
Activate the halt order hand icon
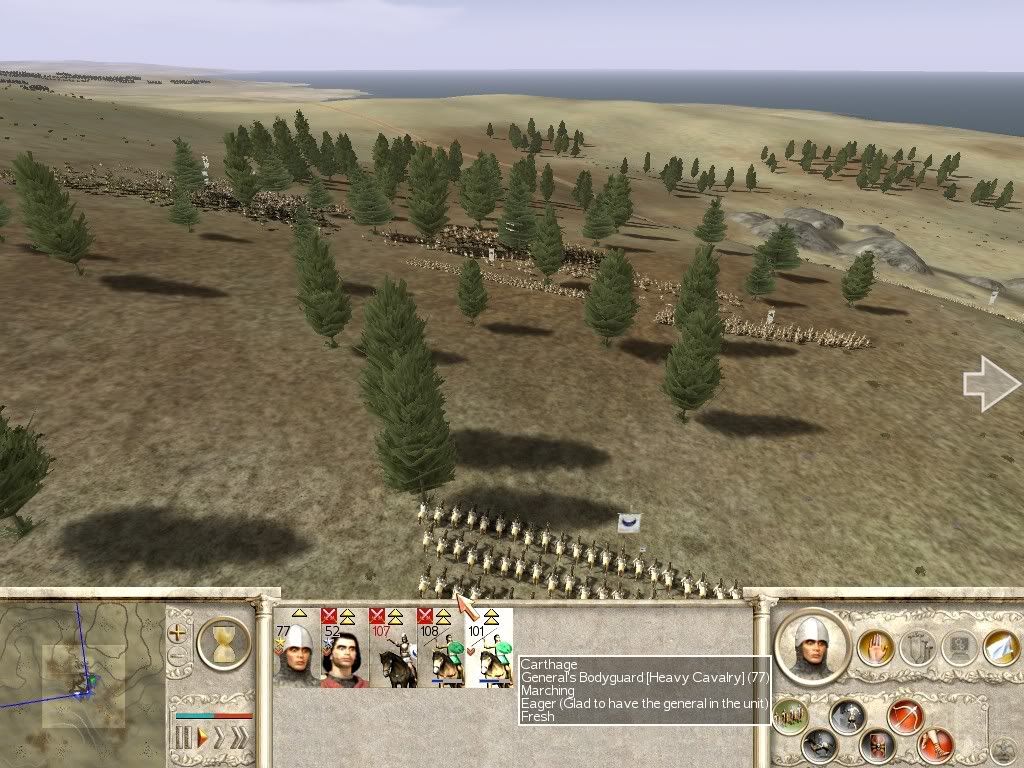coord(875,648)
